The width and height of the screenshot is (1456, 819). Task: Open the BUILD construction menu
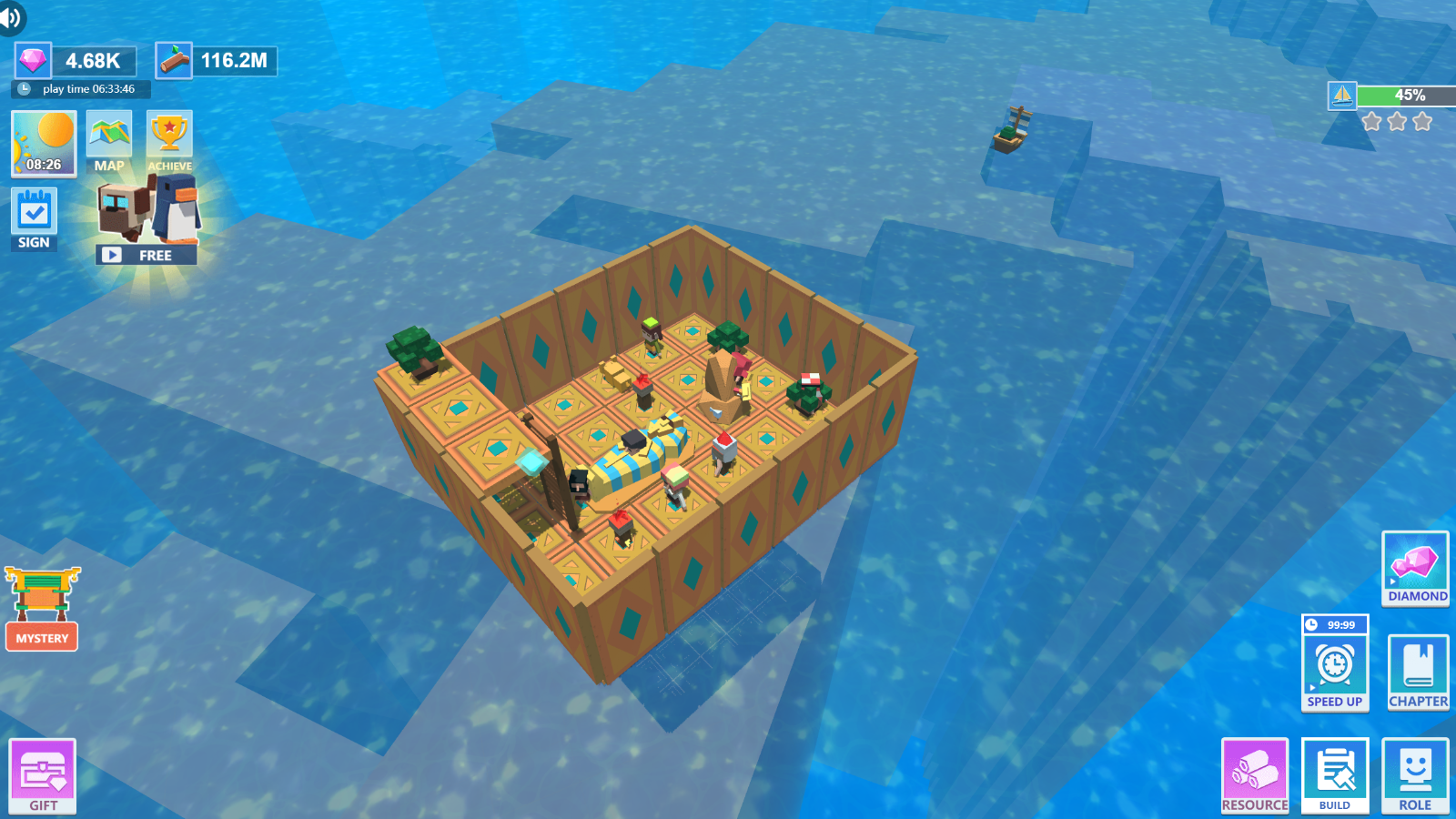(x=1334, y=775)
